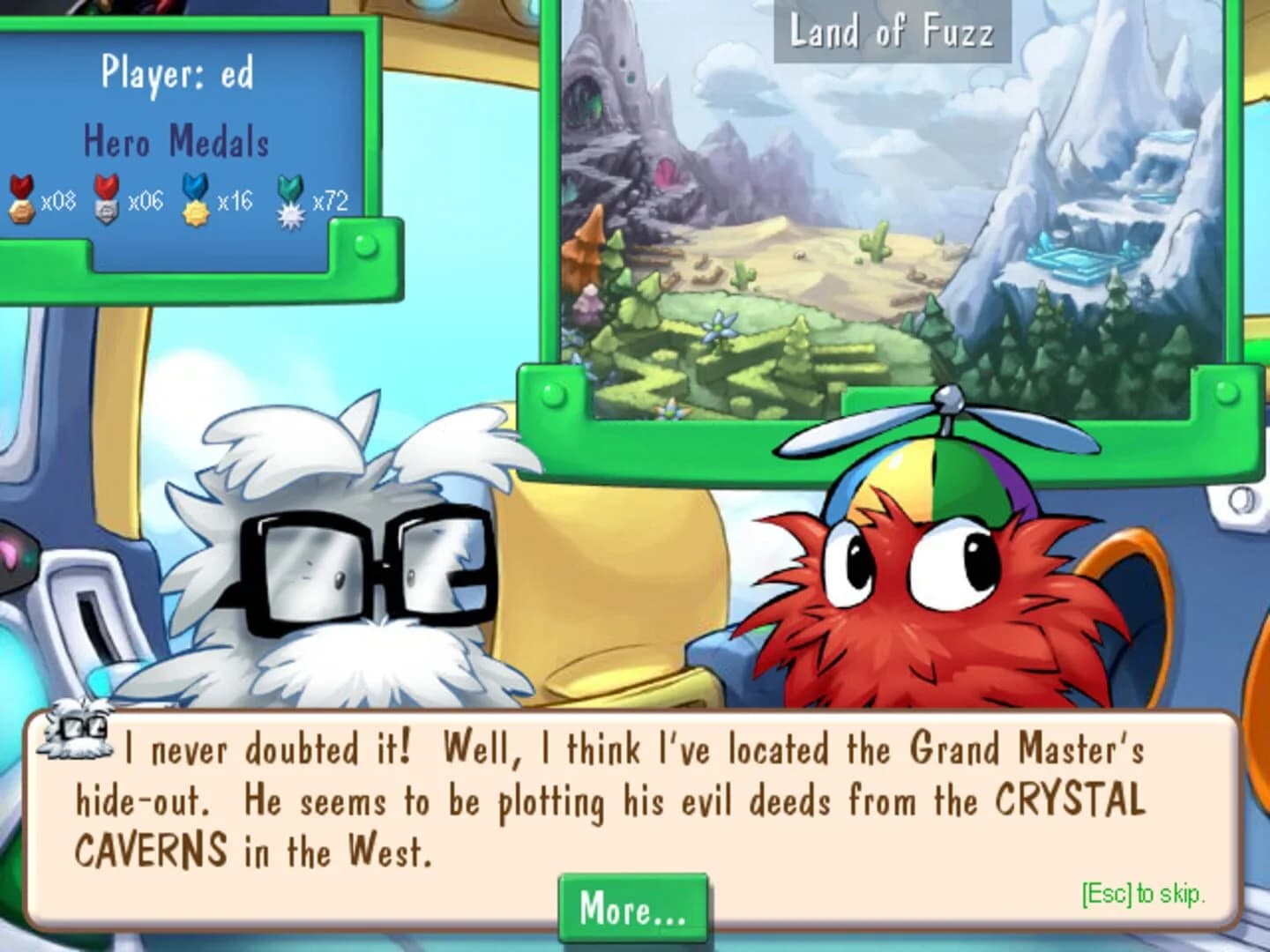This screenshot has width=1270, height=952.
Task: Toggle the green knob on the map frame's left
Action: tap(554, 395)
